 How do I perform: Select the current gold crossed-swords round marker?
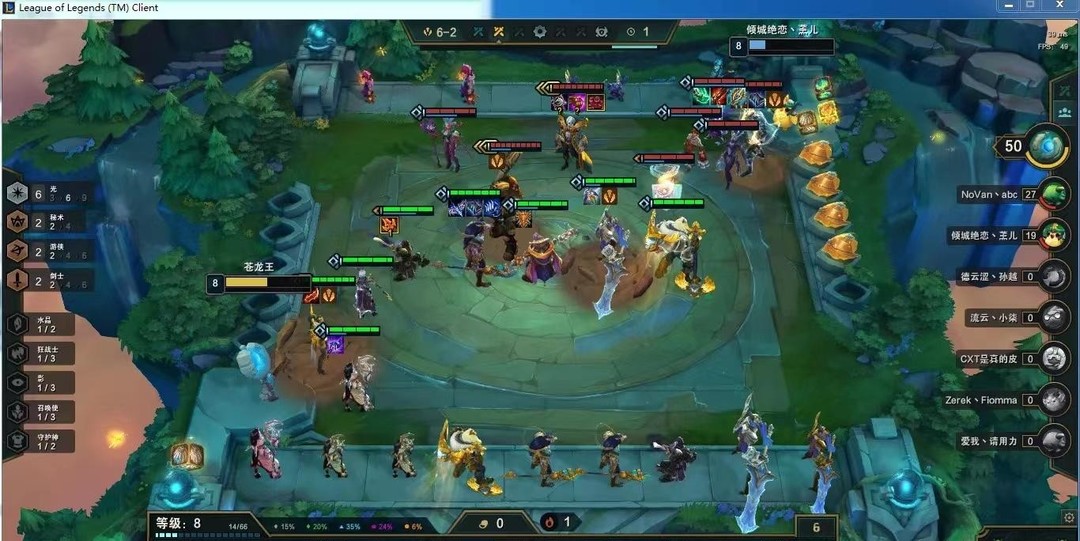498,32
